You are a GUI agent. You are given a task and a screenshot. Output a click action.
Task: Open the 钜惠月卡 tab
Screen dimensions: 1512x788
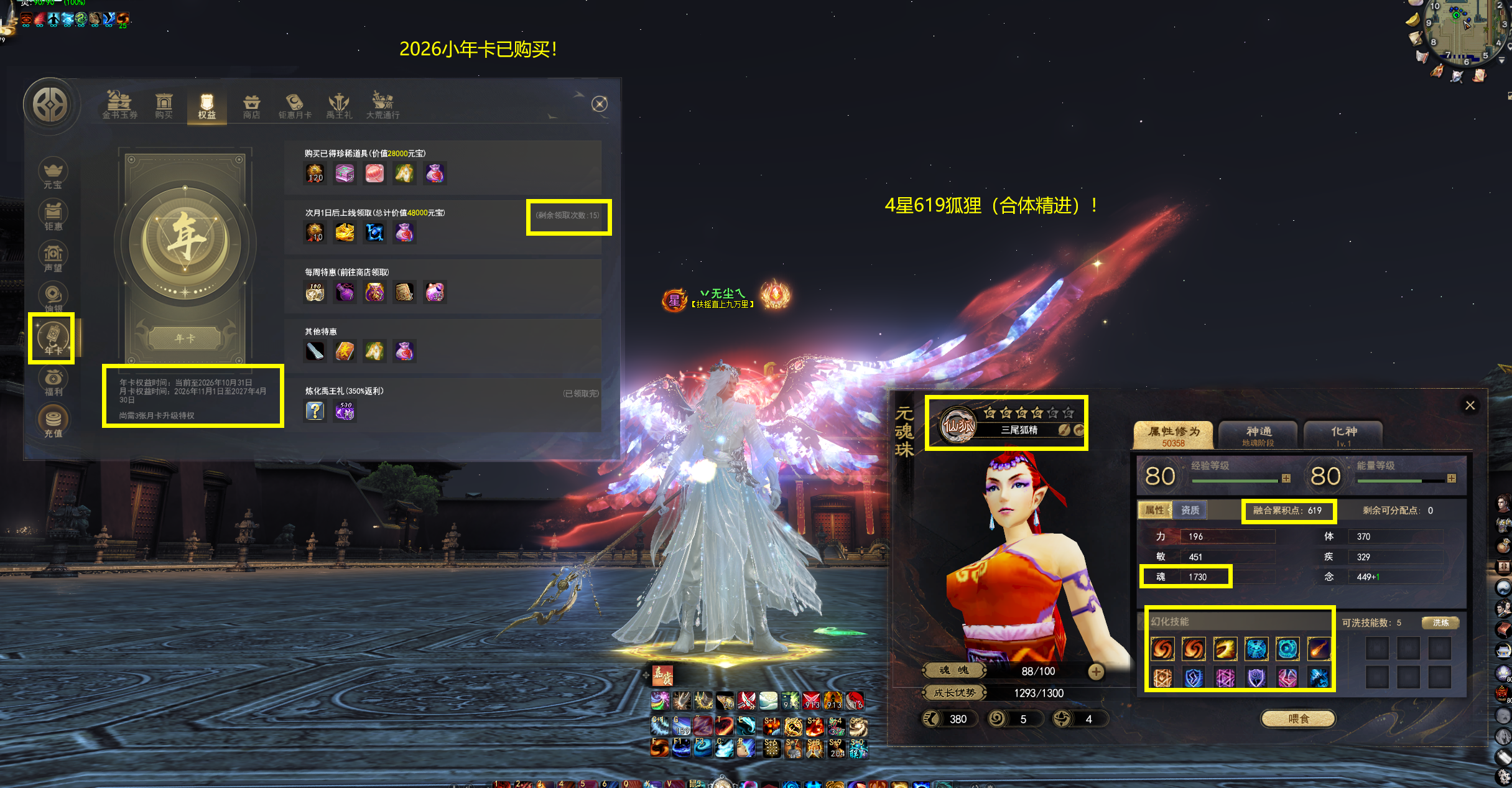pos(295,105)
